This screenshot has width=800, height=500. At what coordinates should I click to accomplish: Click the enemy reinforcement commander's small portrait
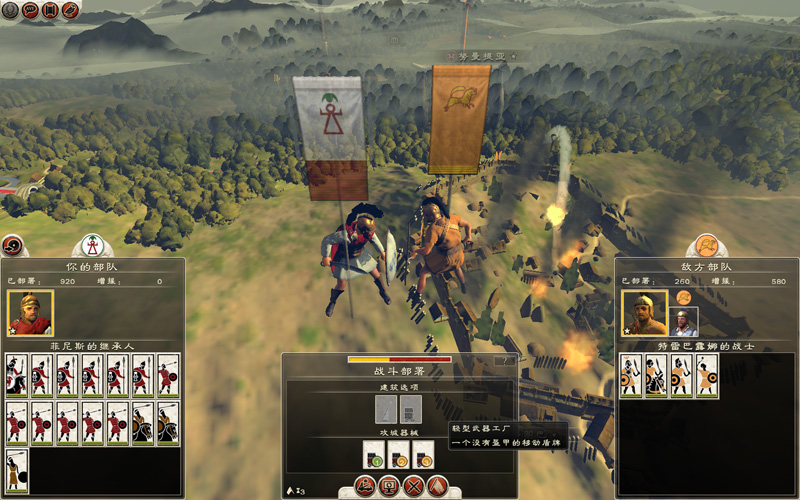point(684,322)
